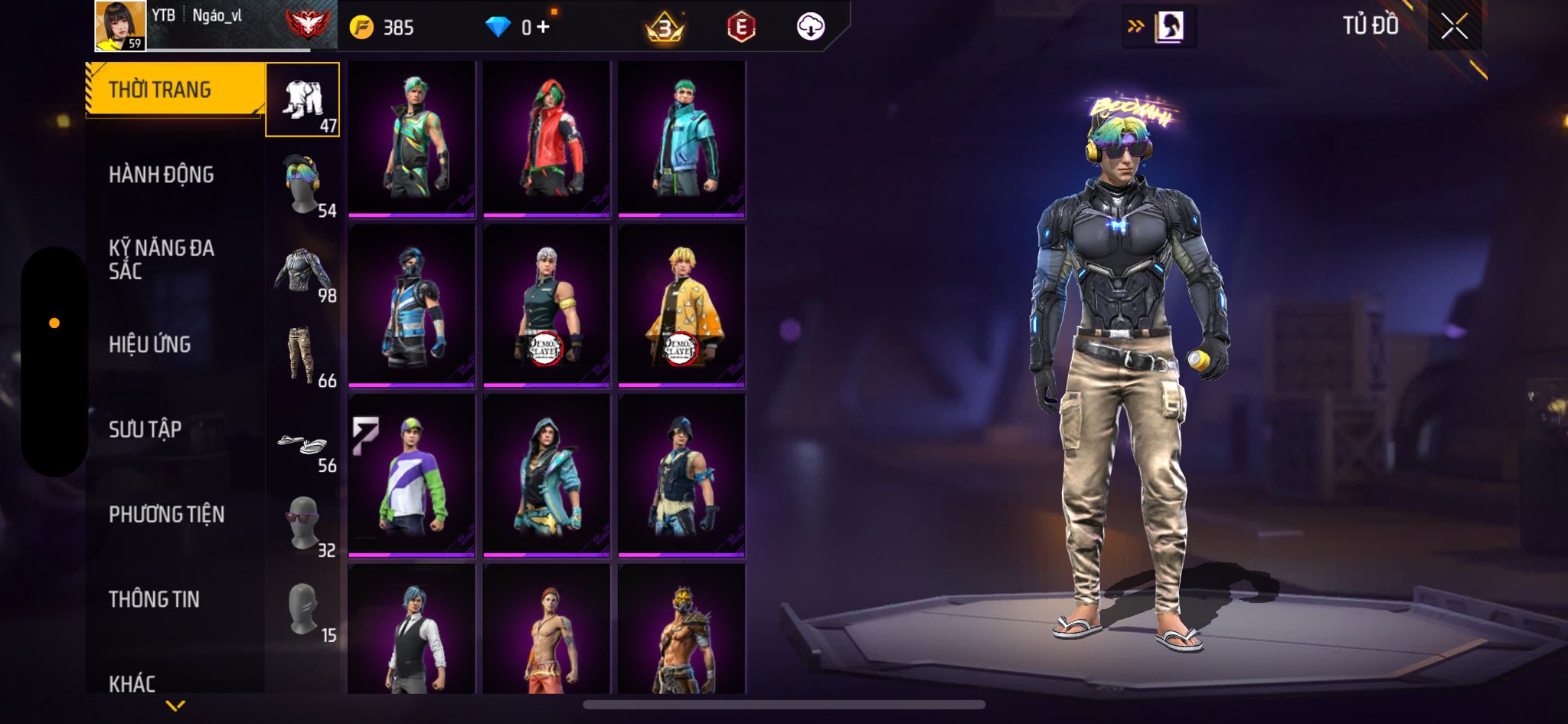Image resolution: width=1568 pixels, height=724 pixels.
Task: Open the glasses category showing 32 items
Action: coord(303,524)
